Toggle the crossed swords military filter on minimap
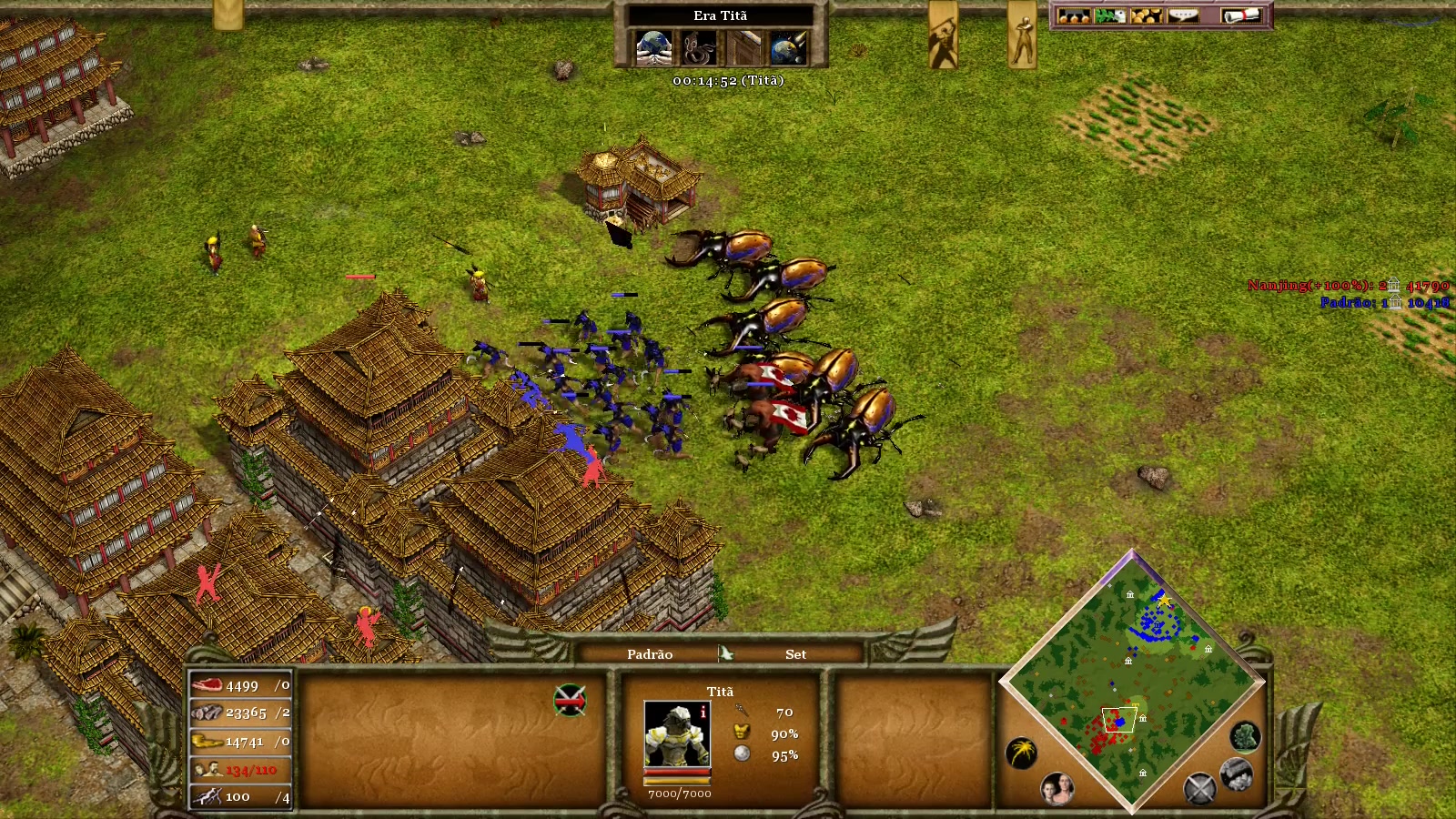This screenshot has height=819, width=1456. pyautogui.click(x=1201, y=789)
